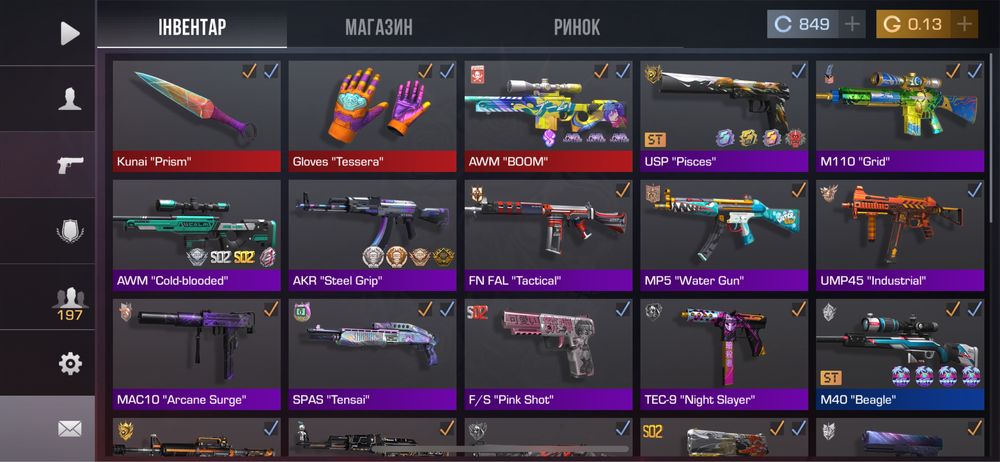Switch to the Магазин tab
Screen dimensions: 1000x462
[378, 27]
